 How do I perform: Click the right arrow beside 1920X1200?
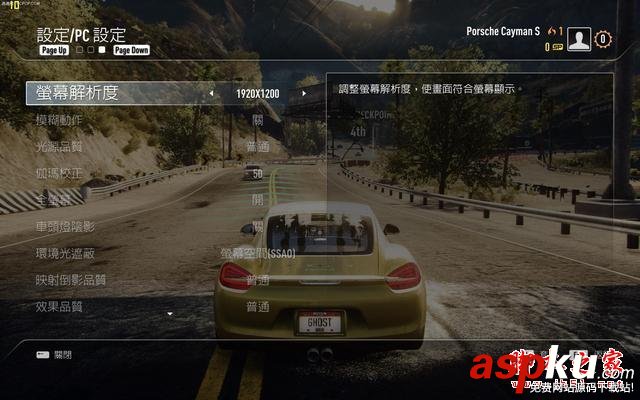coord(304,94)
